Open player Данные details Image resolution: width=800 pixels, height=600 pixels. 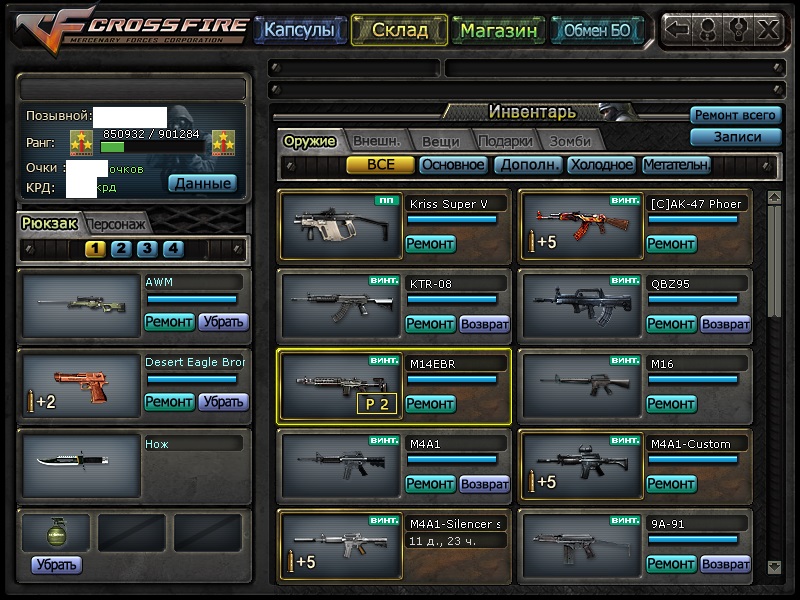(202, 183)
